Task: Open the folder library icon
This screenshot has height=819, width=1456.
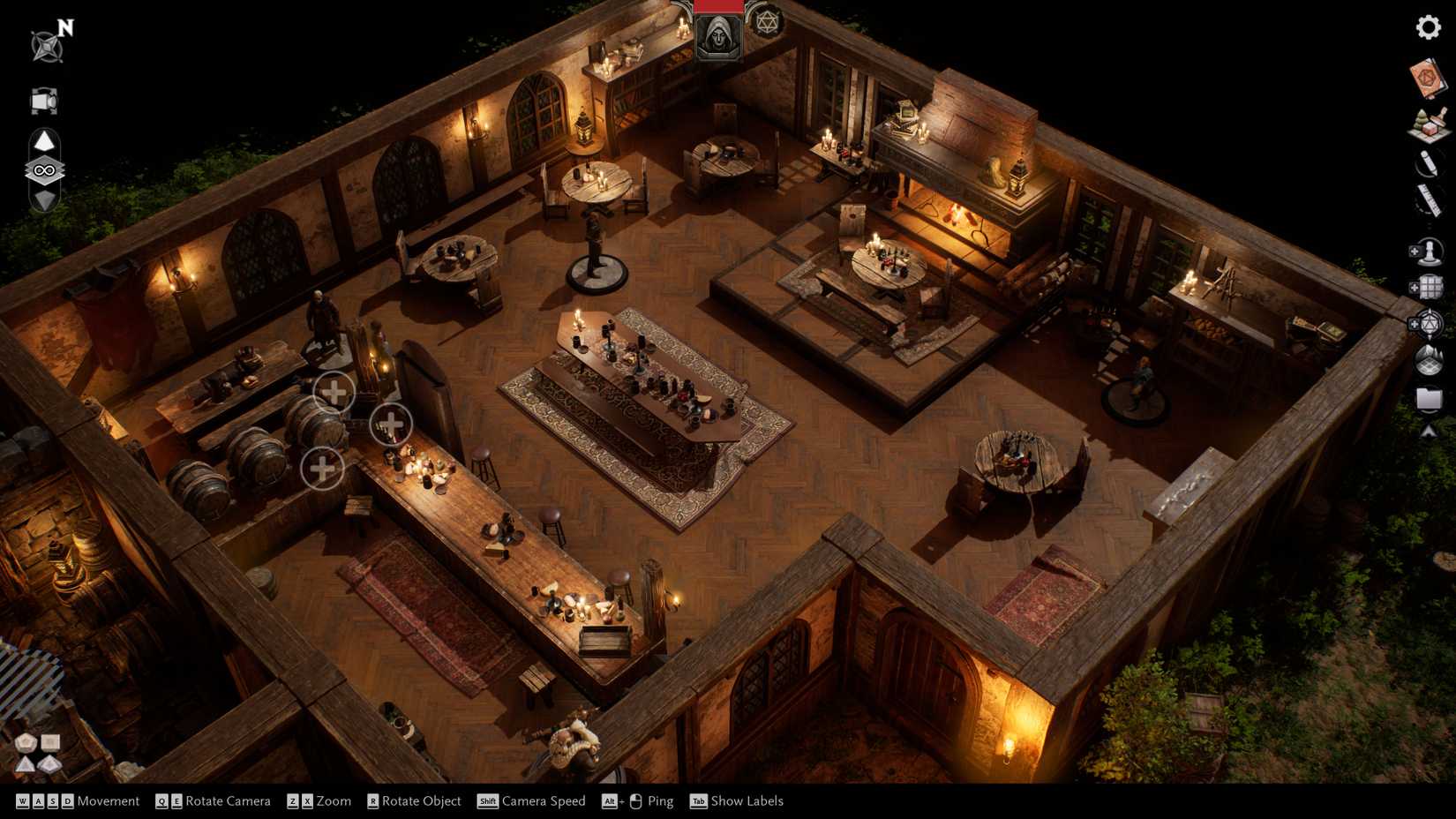Action: coord(1429,399)
